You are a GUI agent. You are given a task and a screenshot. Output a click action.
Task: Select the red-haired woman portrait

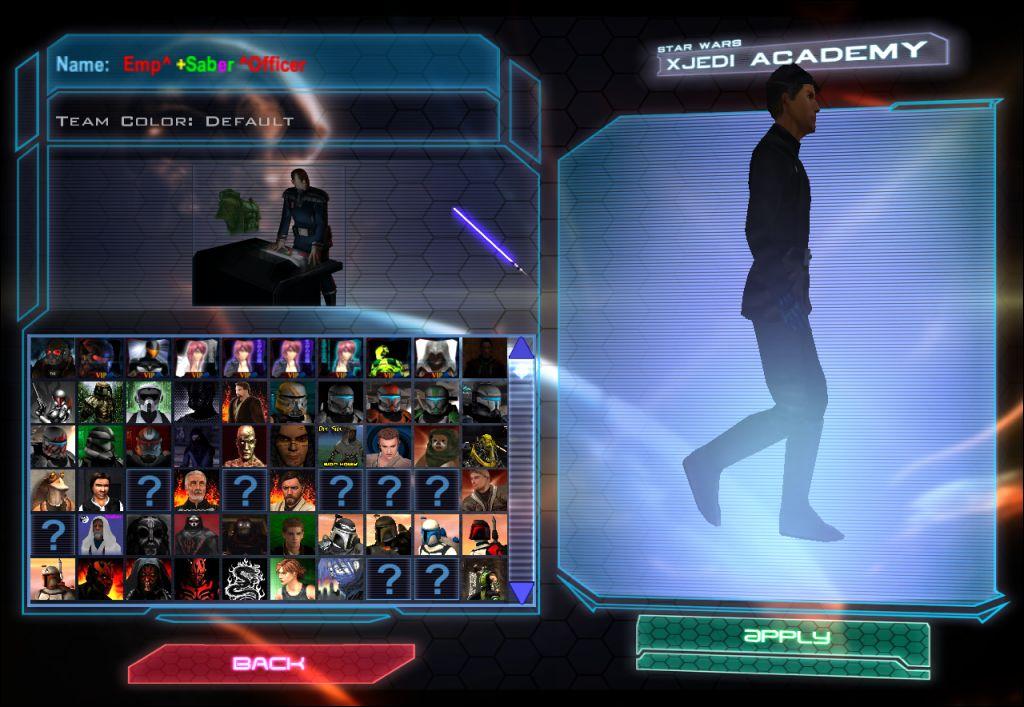click(x=292, y=580)
